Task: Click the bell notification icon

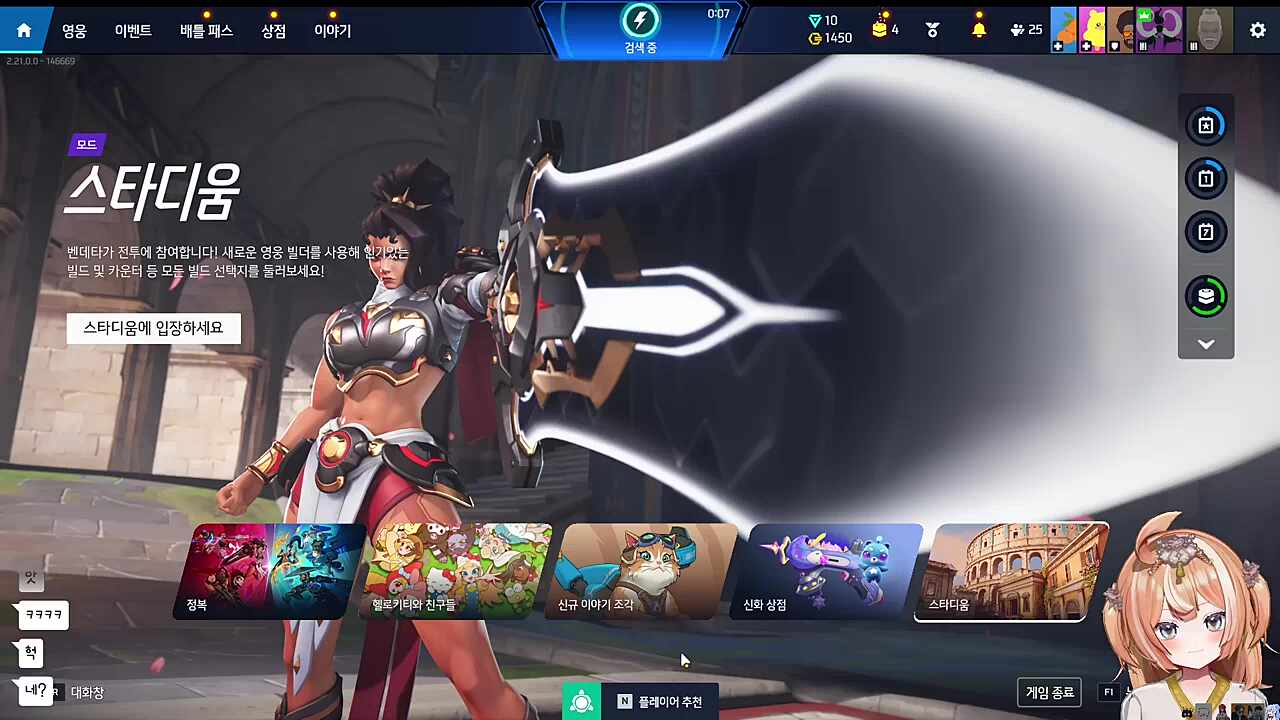Action: (978, 29)
